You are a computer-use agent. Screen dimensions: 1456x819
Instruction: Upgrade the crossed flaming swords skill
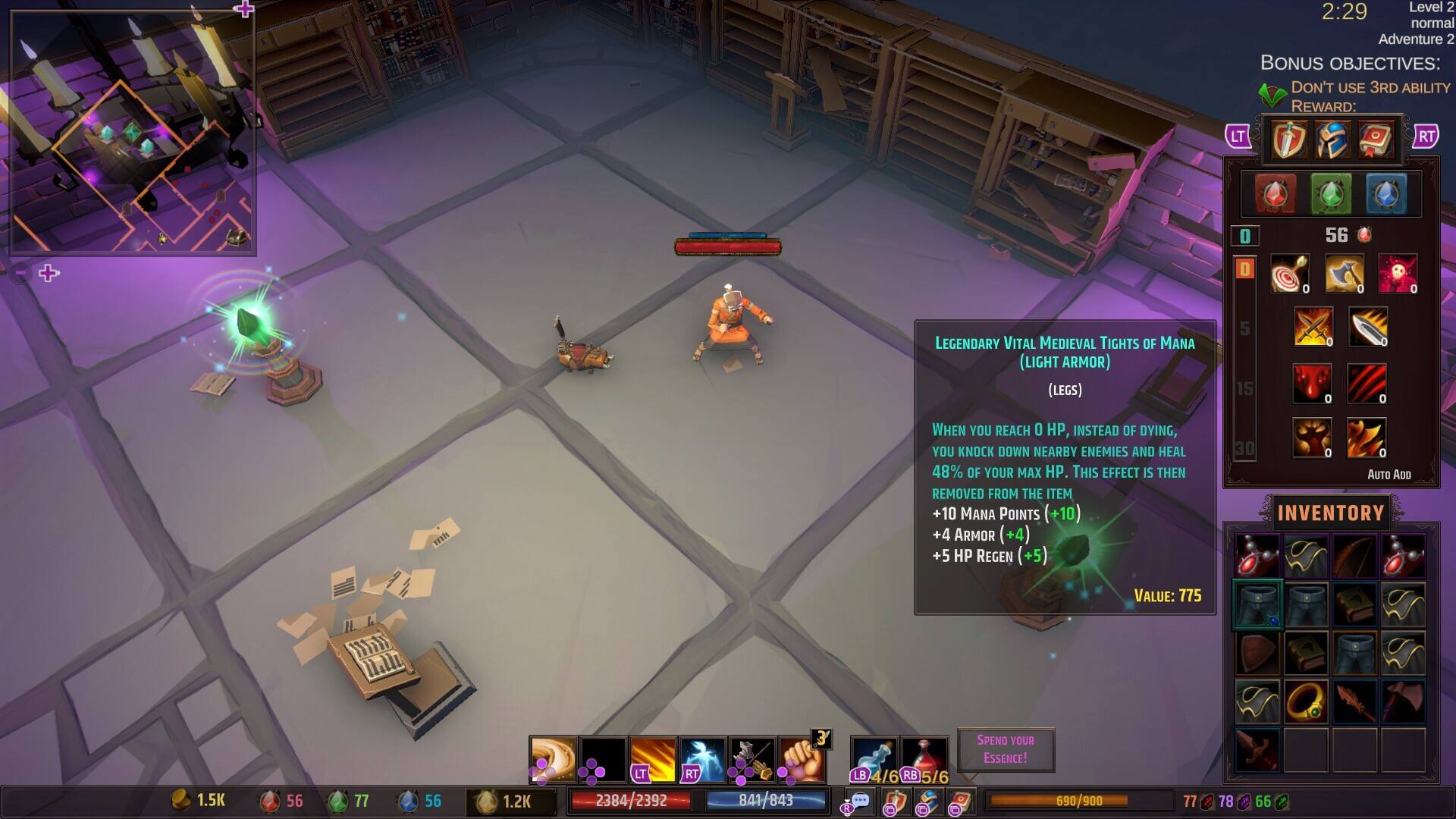click(1313, 327)
